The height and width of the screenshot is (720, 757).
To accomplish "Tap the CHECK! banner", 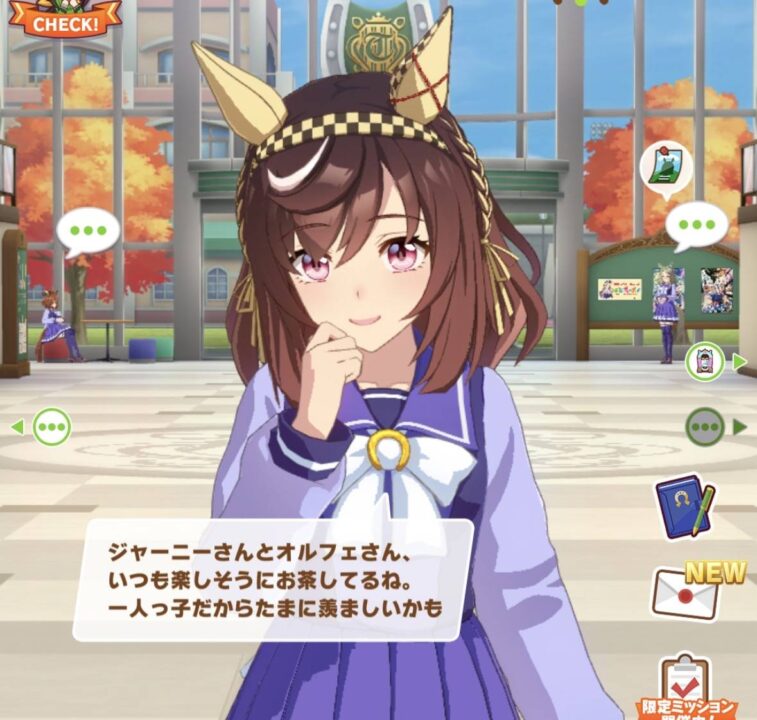I will [65, 17].
